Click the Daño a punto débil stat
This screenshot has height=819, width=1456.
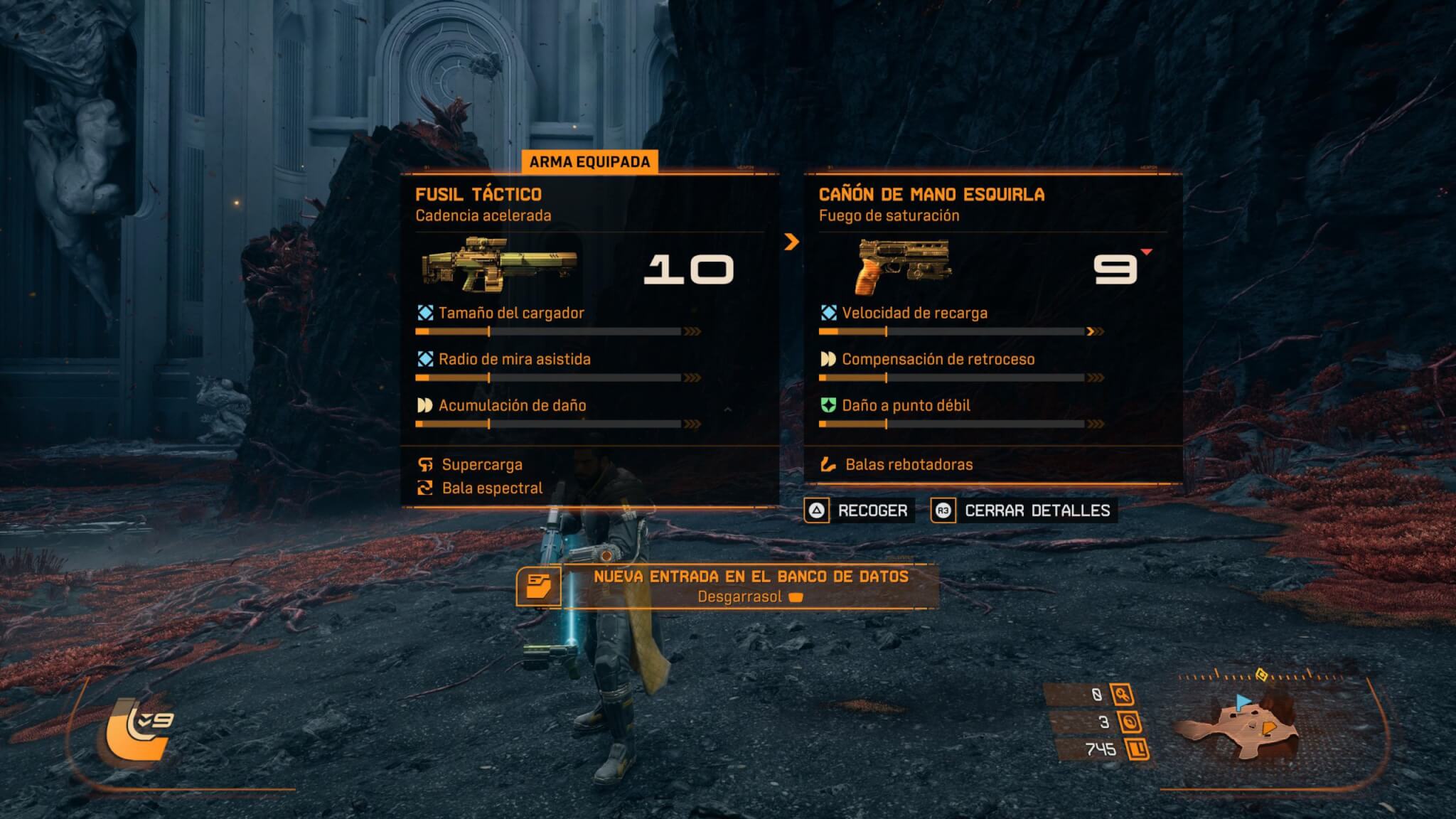(906, 406)
